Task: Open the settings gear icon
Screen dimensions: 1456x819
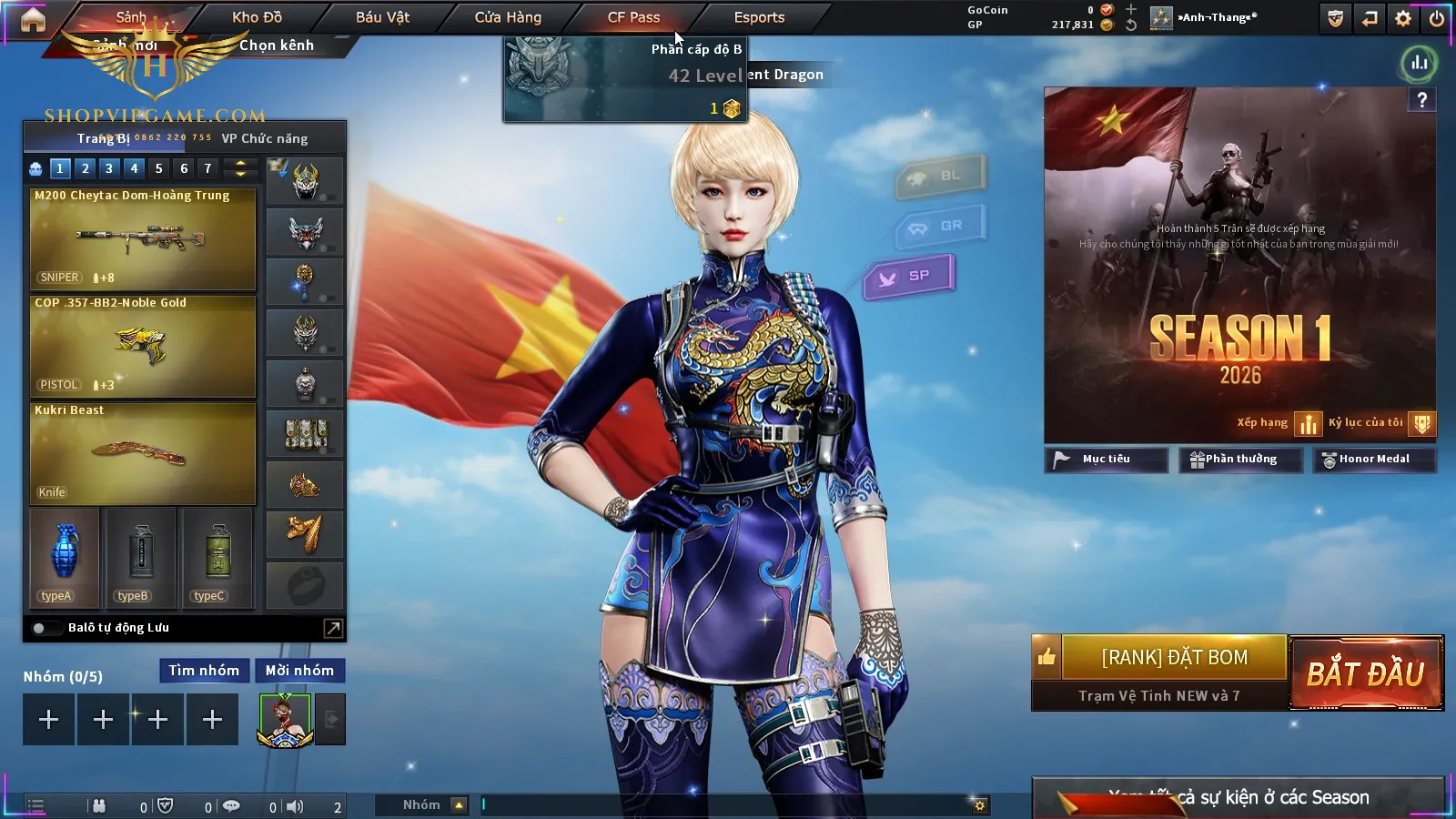Action: (1403, 18)
